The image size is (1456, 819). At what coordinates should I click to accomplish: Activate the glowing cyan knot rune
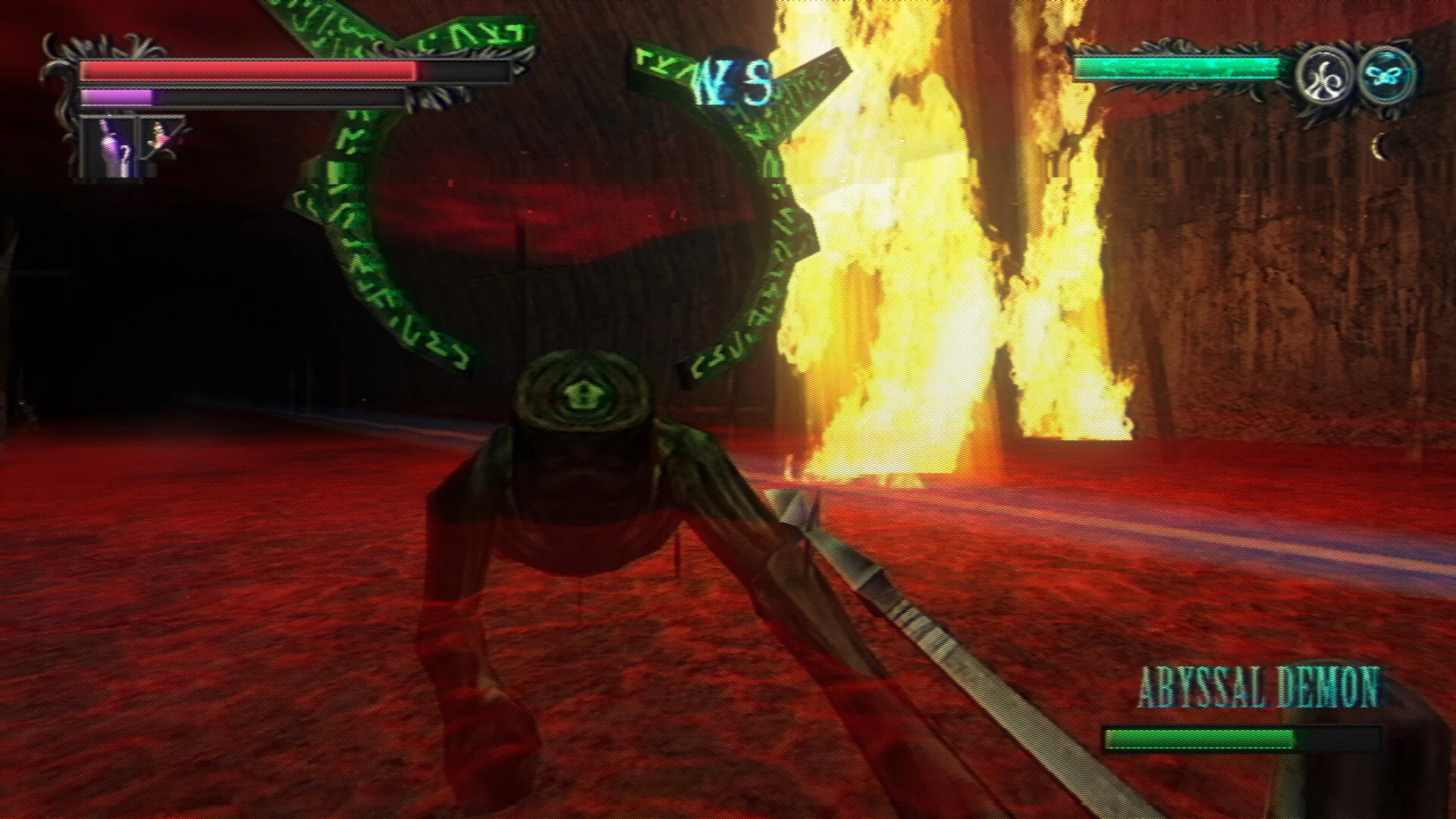click(1385, 76)
